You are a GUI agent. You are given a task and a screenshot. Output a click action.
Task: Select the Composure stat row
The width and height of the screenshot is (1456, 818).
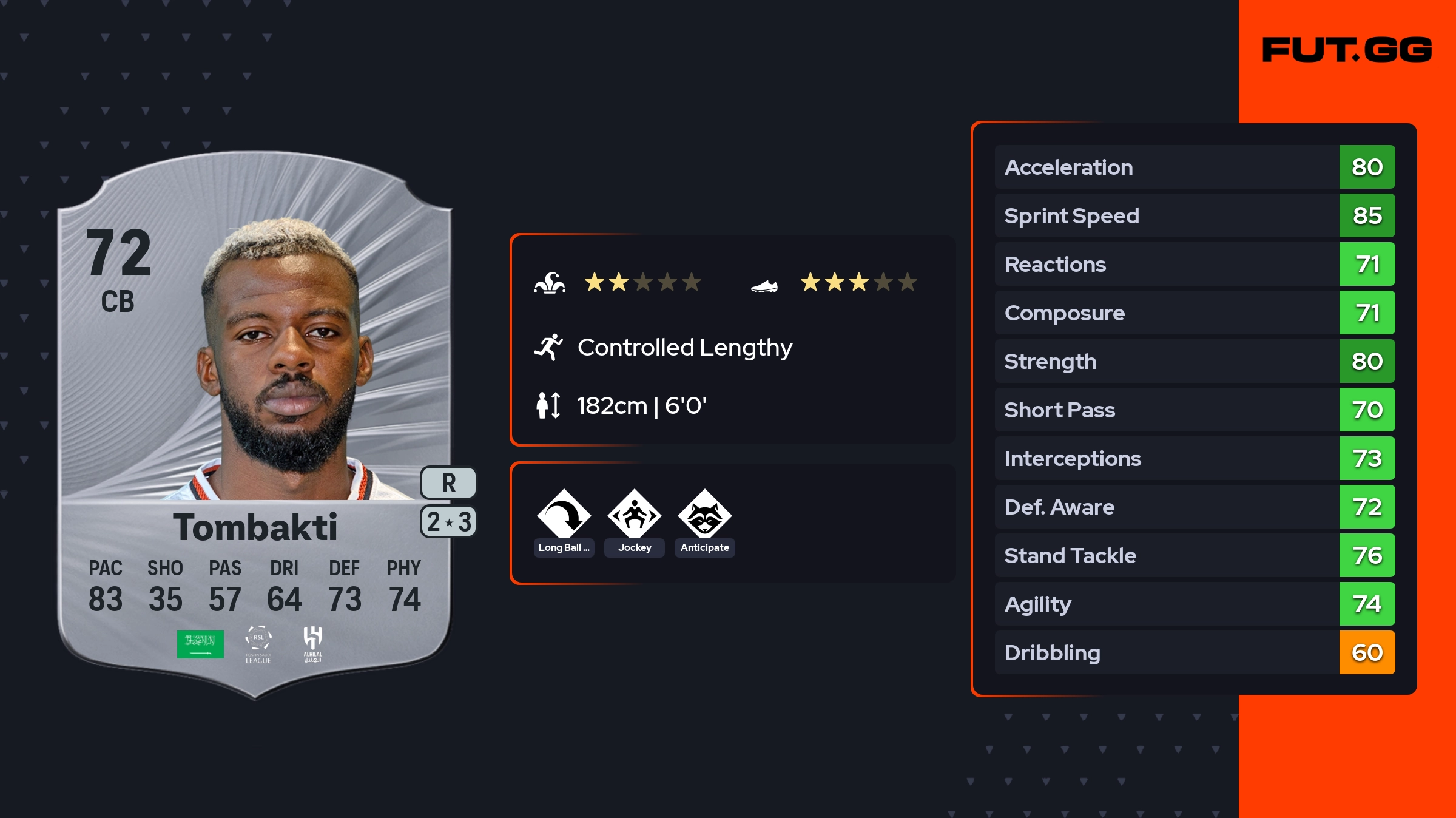[1194, 313]
